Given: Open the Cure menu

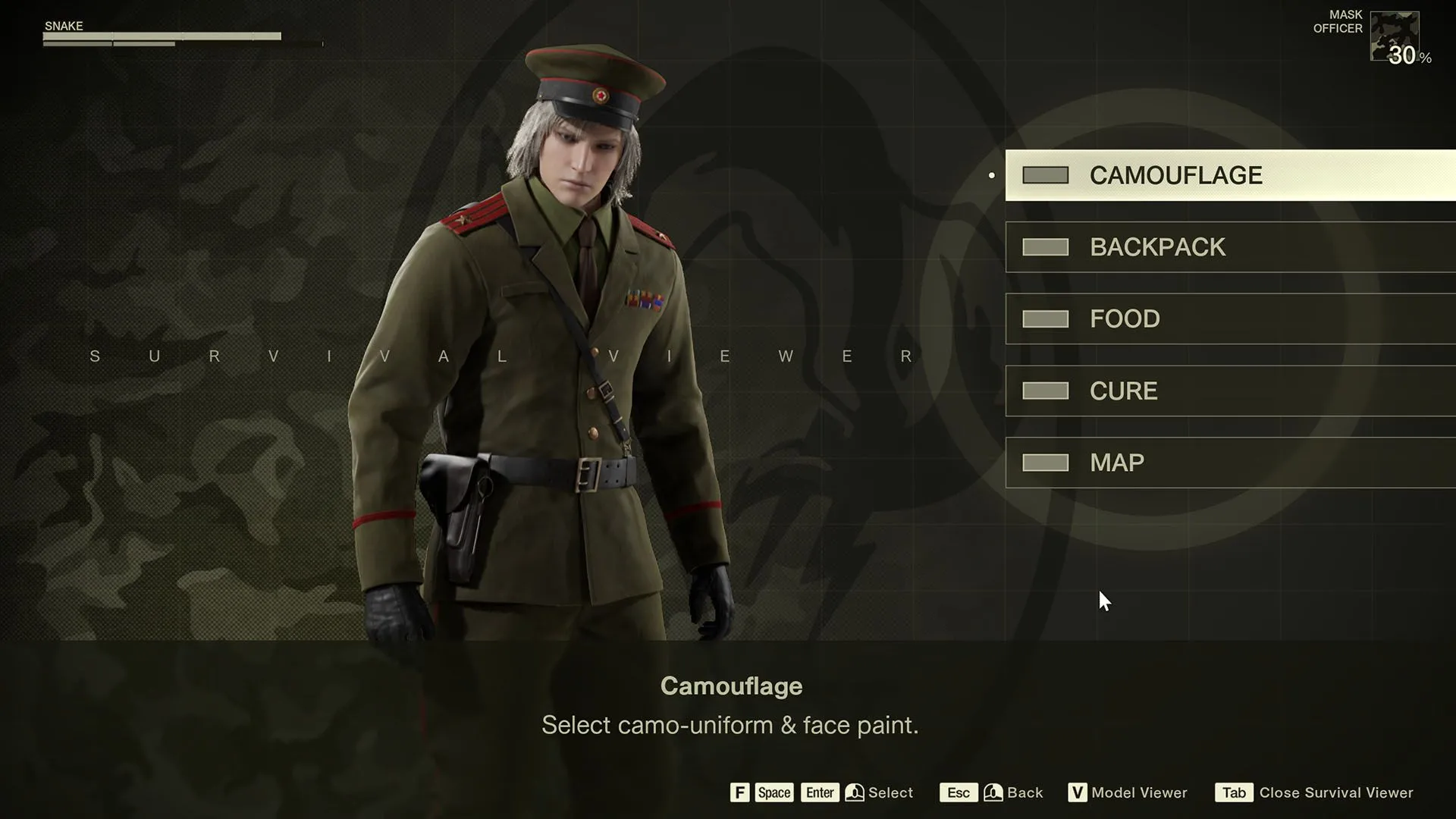Looking at the screenshot, I should pyautogui.click(x=1228, y=391).
